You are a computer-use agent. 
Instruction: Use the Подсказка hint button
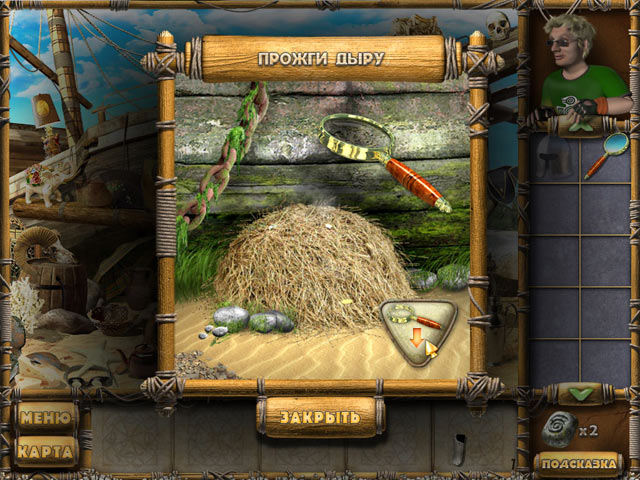[x=579, y=463]
